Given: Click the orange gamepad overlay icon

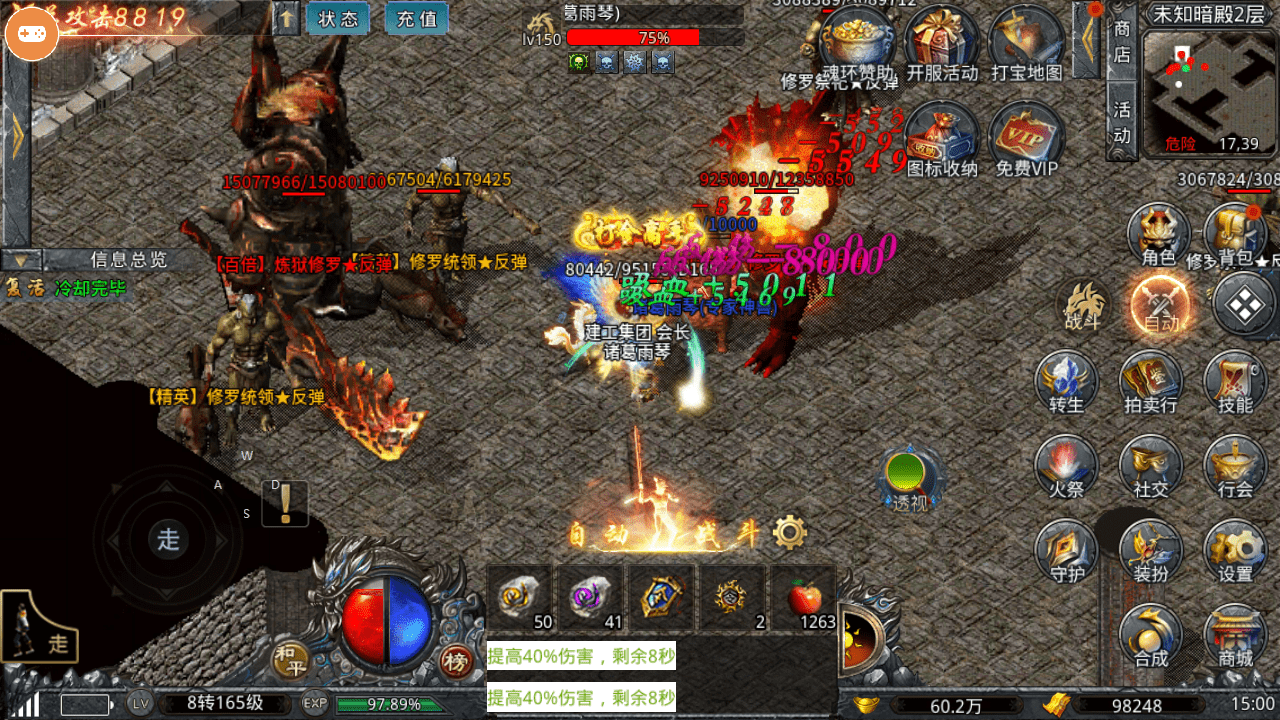Looking at the screenshot, I should (x=32, y=32).
